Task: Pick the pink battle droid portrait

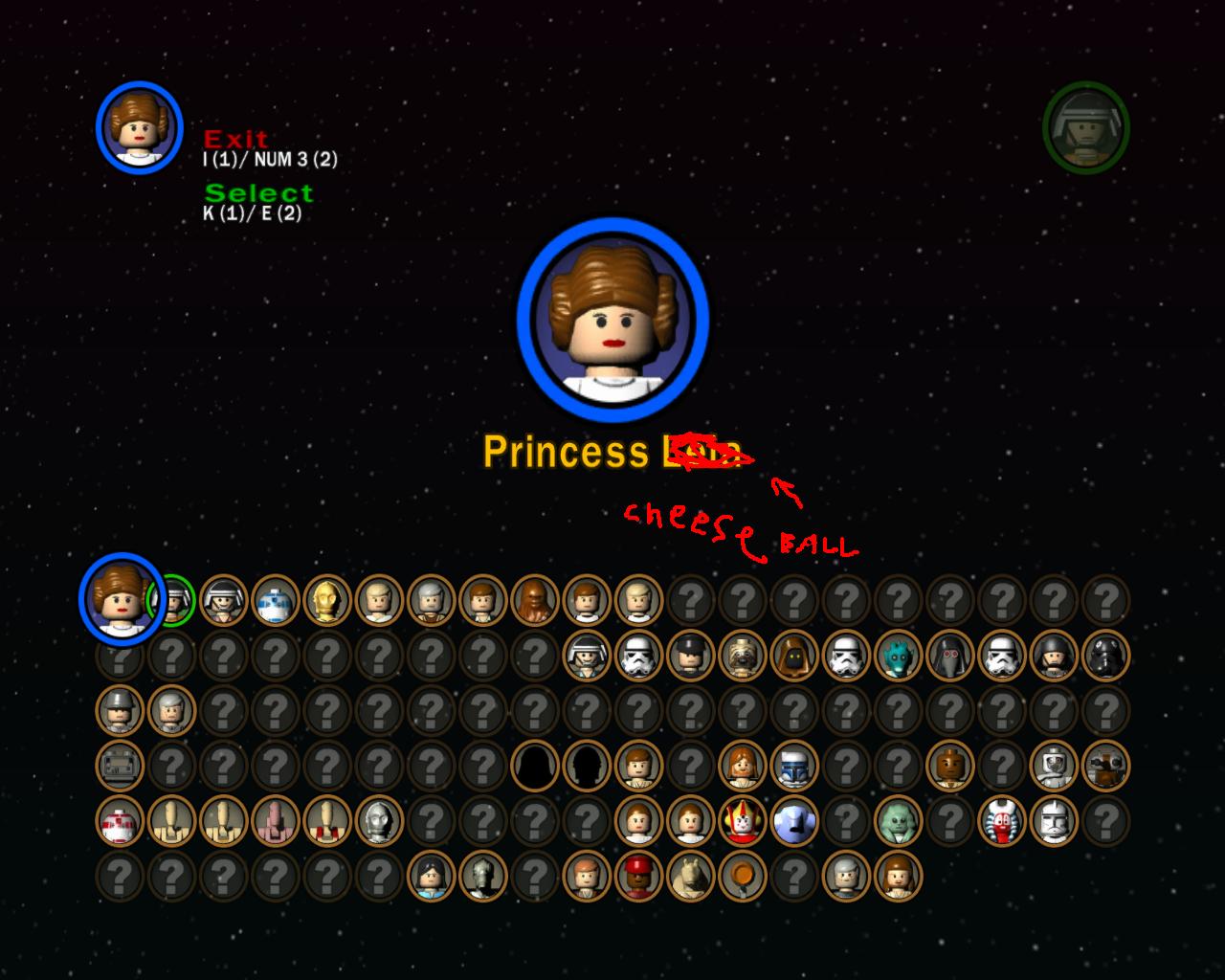Action: click(x=276, y=820)
